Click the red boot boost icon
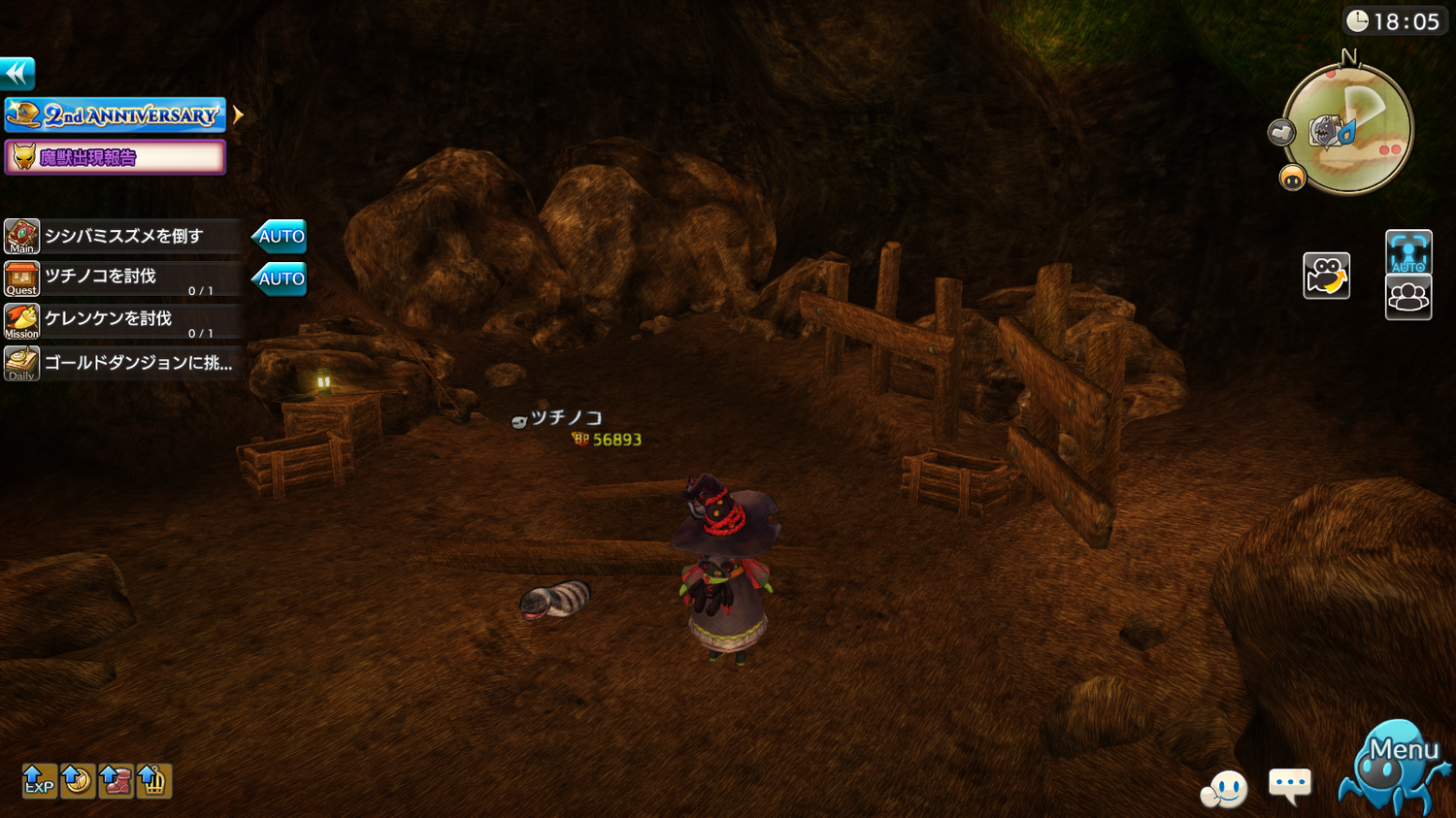 click(x=116, y=780)
